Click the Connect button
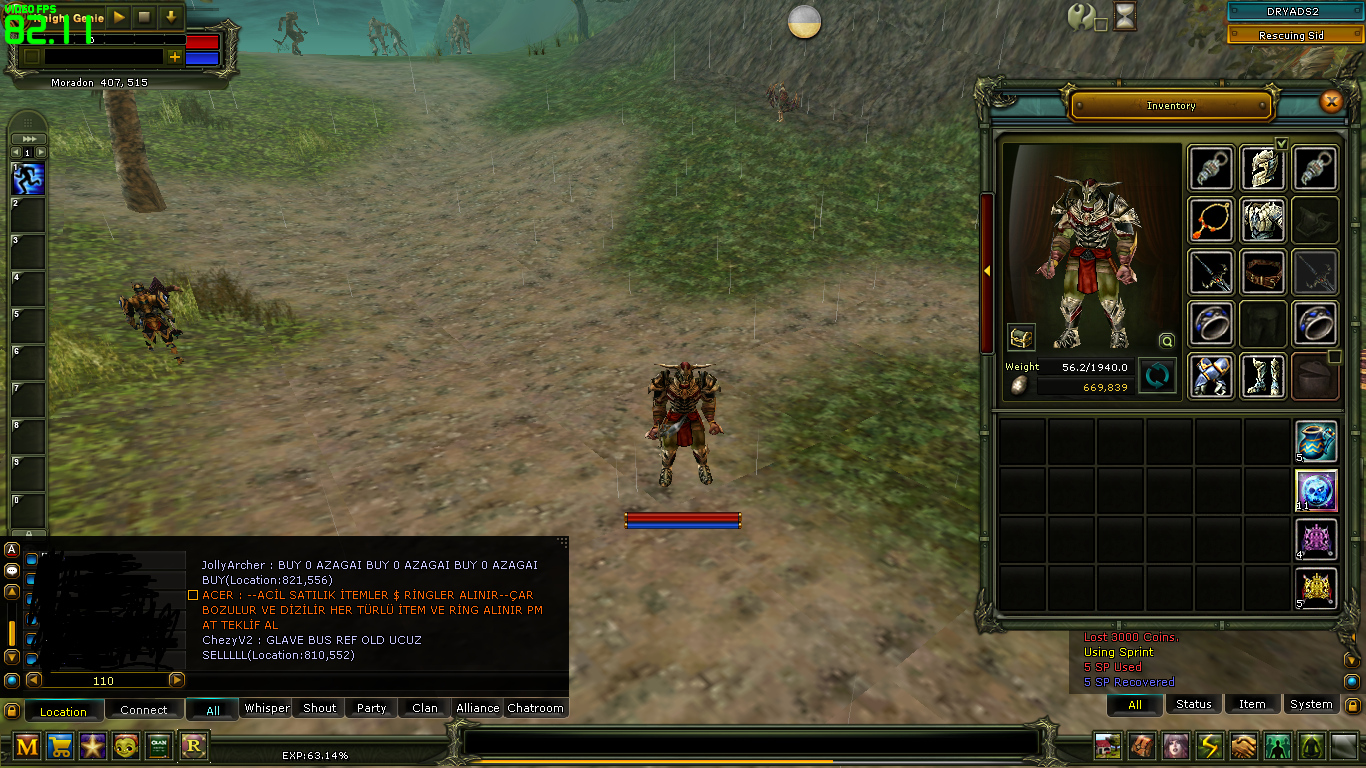Image resolution: width=1366 pixels, height=768 pixels. click(x=144, y=710)
